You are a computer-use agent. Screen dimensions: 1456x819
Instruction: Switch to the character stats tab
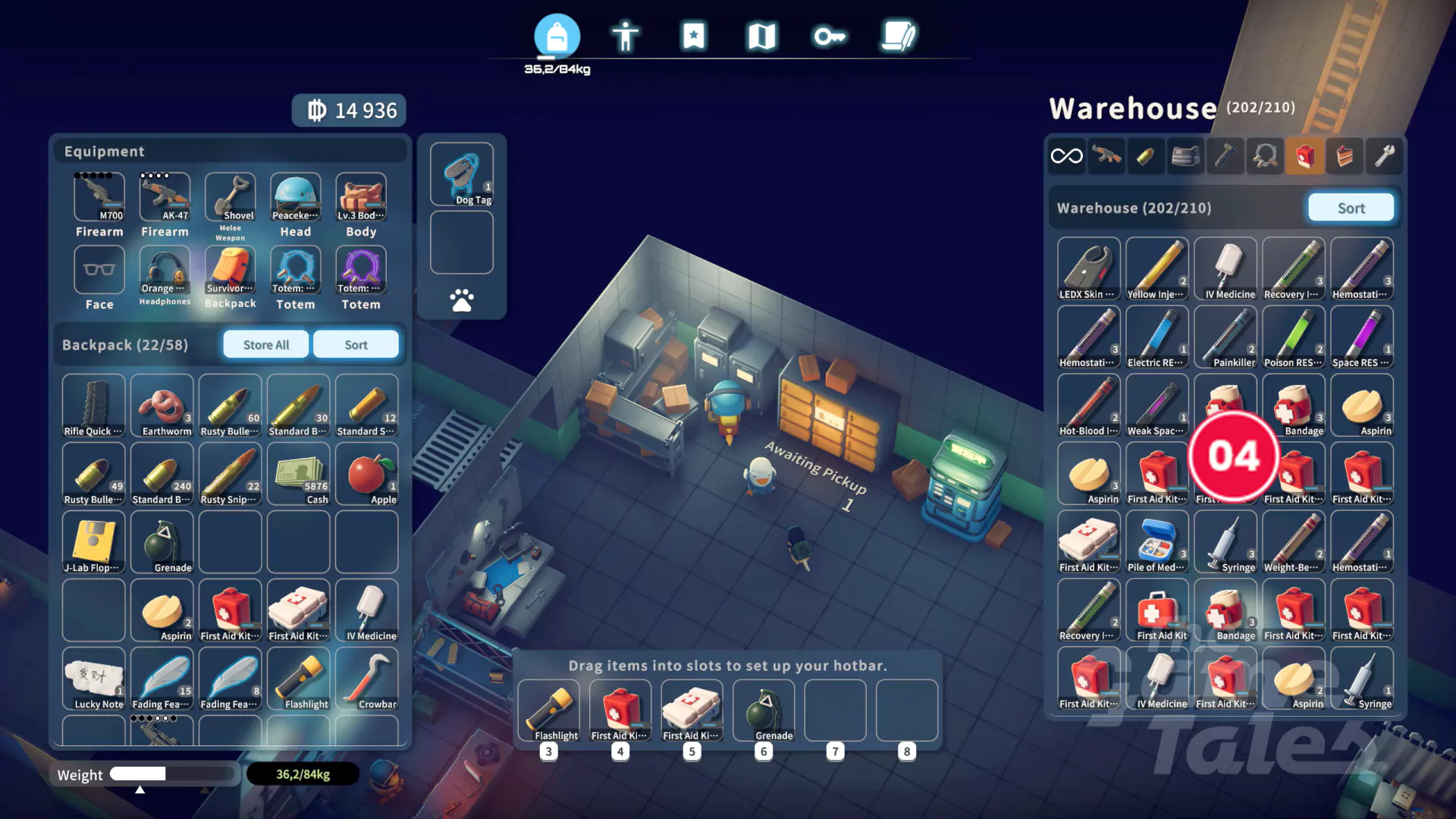pyautogui.click(x=625, y=36)
